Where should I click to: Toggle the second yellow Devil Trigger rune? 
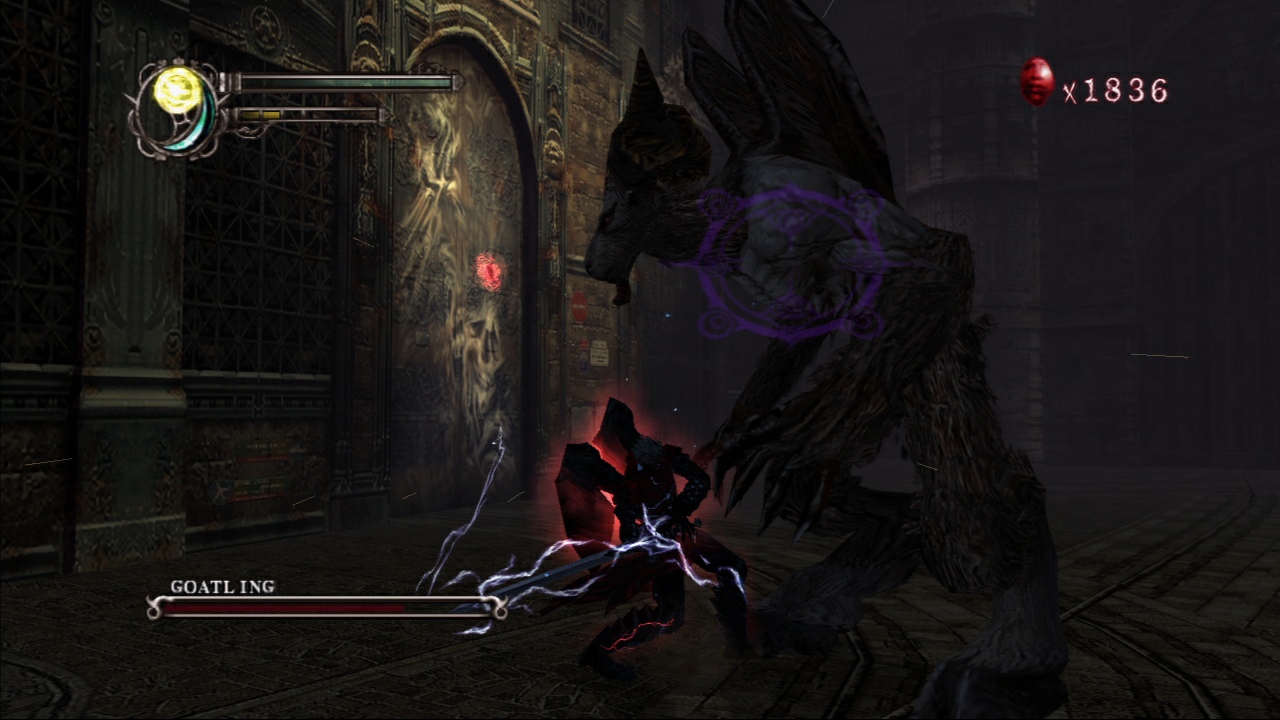[x=270, y=113]
